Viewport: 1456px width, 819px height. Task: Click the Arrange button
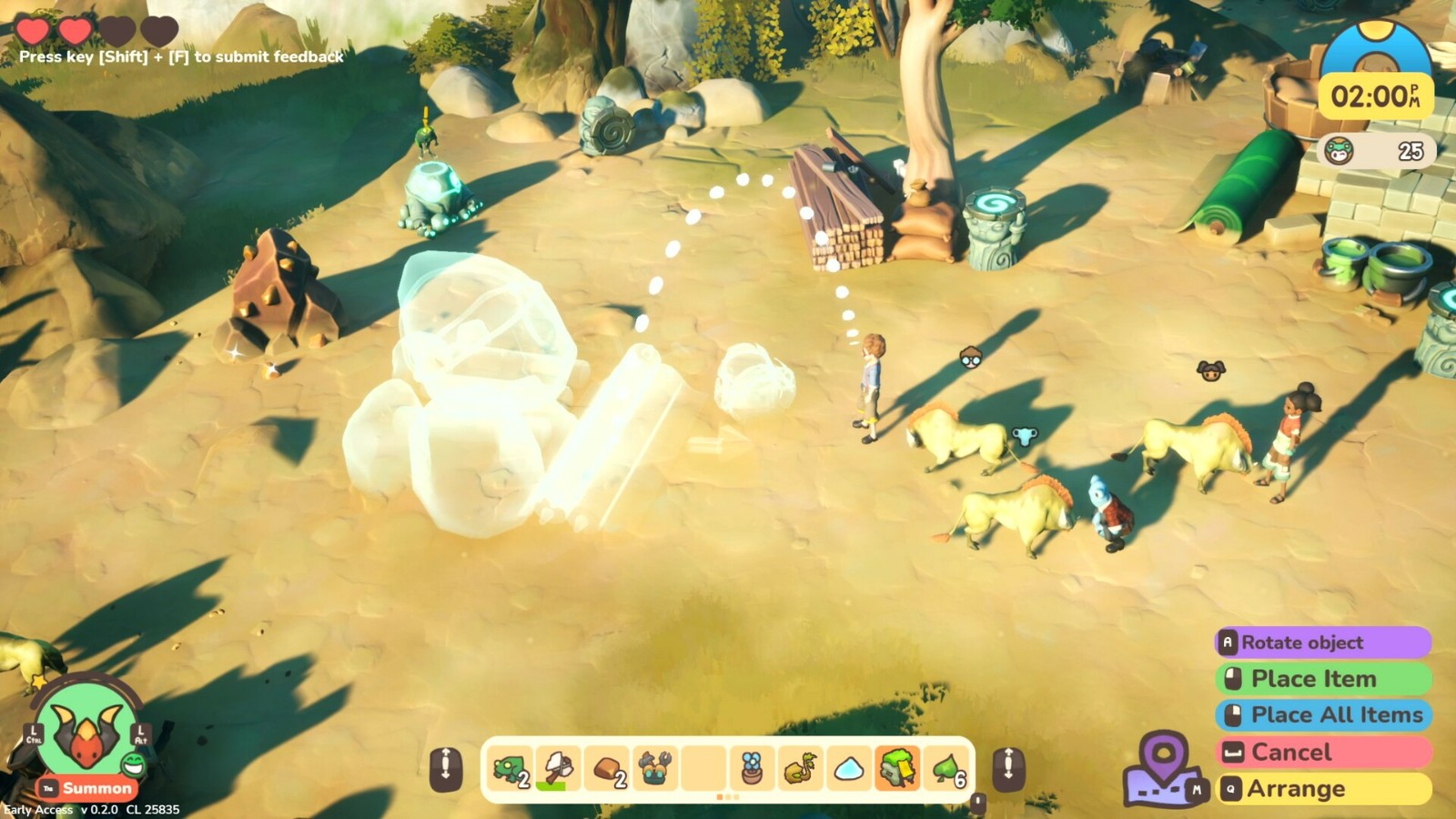[1323, 789]
